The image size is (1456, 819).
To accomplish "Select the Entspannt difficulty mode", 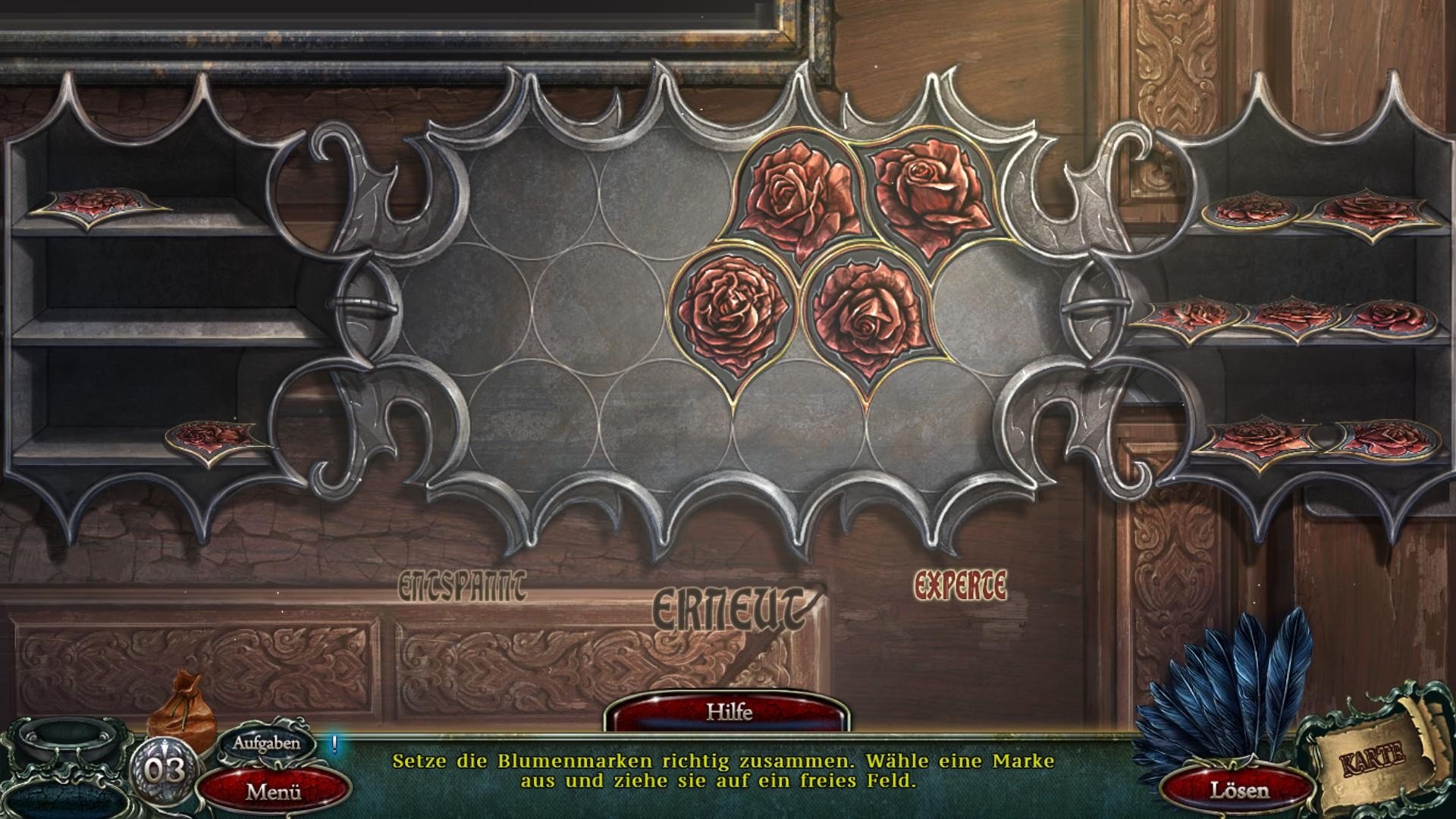I will pos(462,585).
